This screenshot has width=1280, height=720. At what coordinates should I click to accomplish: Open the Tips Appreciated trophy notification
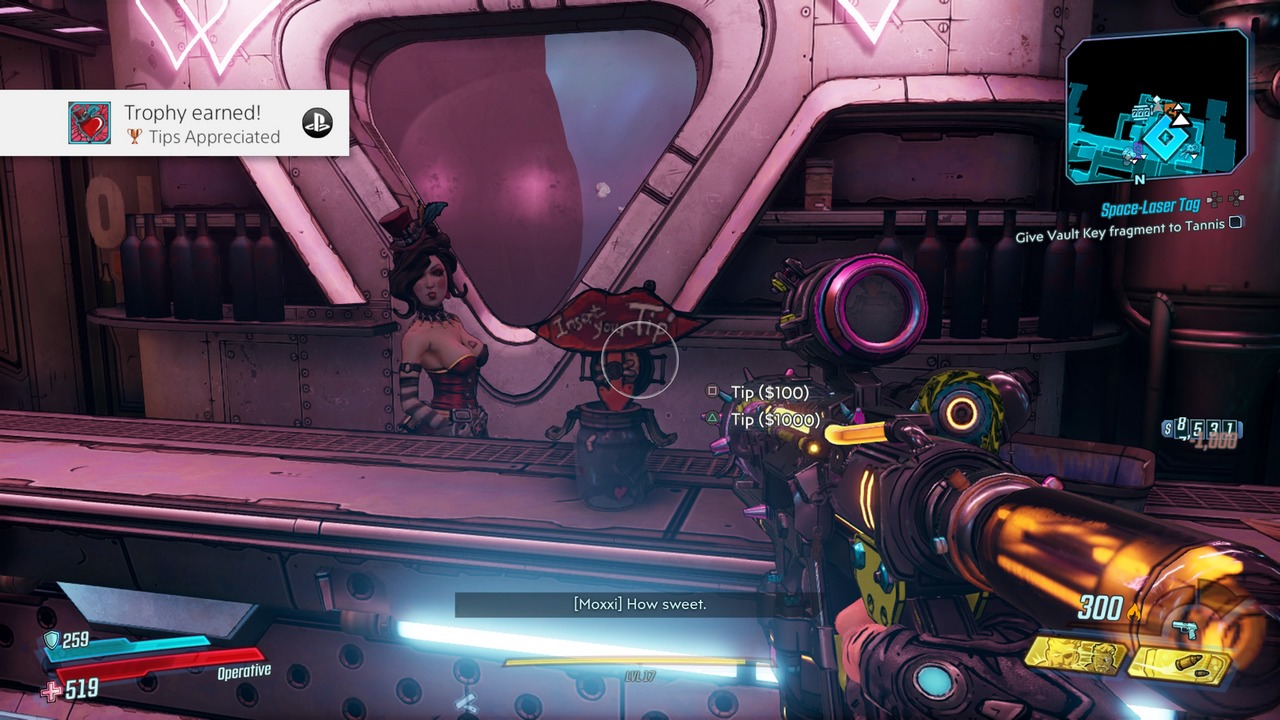tap(174, 123)
